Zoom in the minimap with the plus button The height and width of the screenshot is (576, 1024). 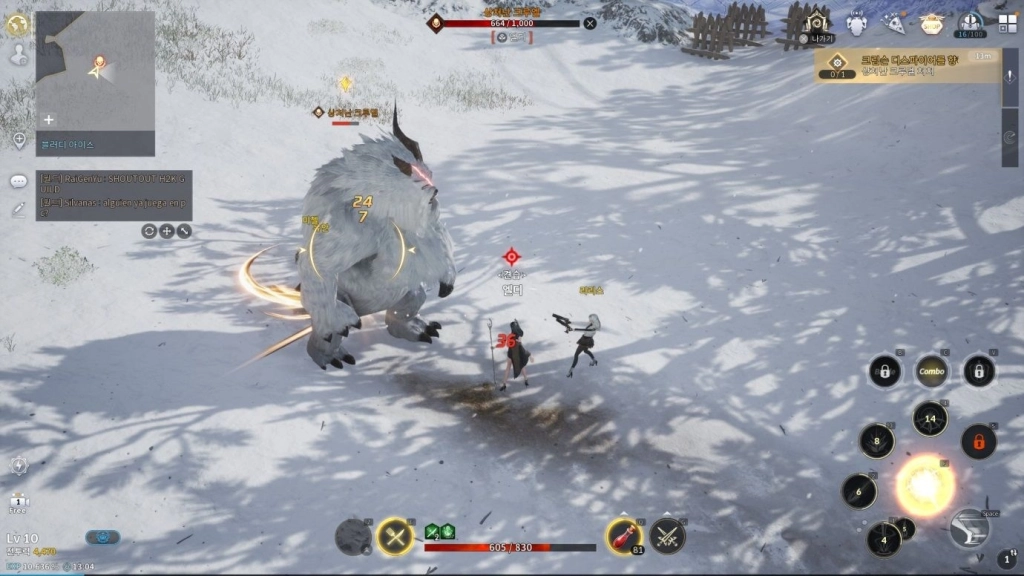pyautogui.click(x=48, y=119)
